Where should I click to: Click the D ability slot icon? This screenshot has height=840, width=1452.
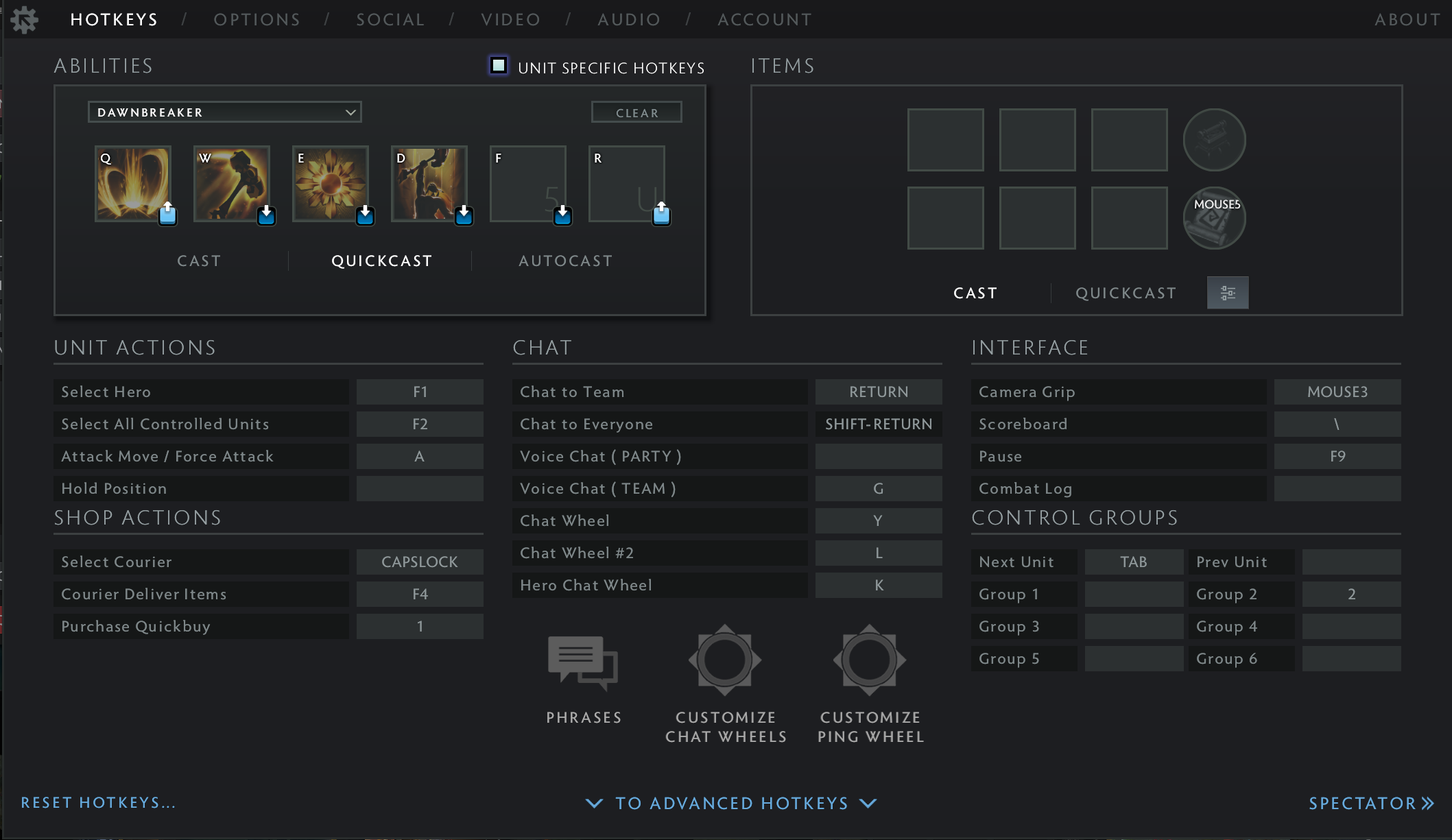point(429,183)
